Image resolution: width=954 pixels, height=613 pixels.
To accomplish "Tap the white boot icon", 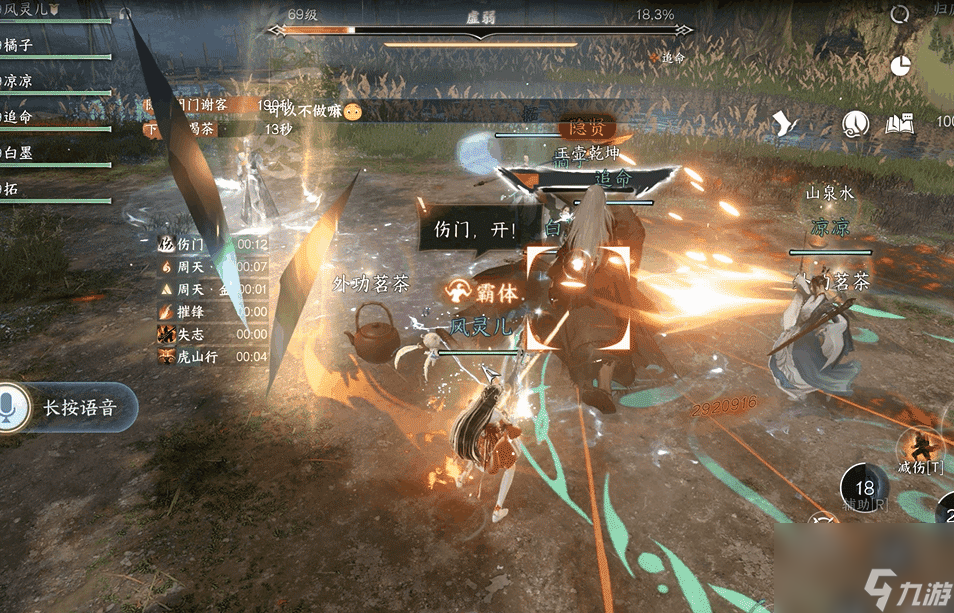I will pyautogui.click(x=787, y=125).
